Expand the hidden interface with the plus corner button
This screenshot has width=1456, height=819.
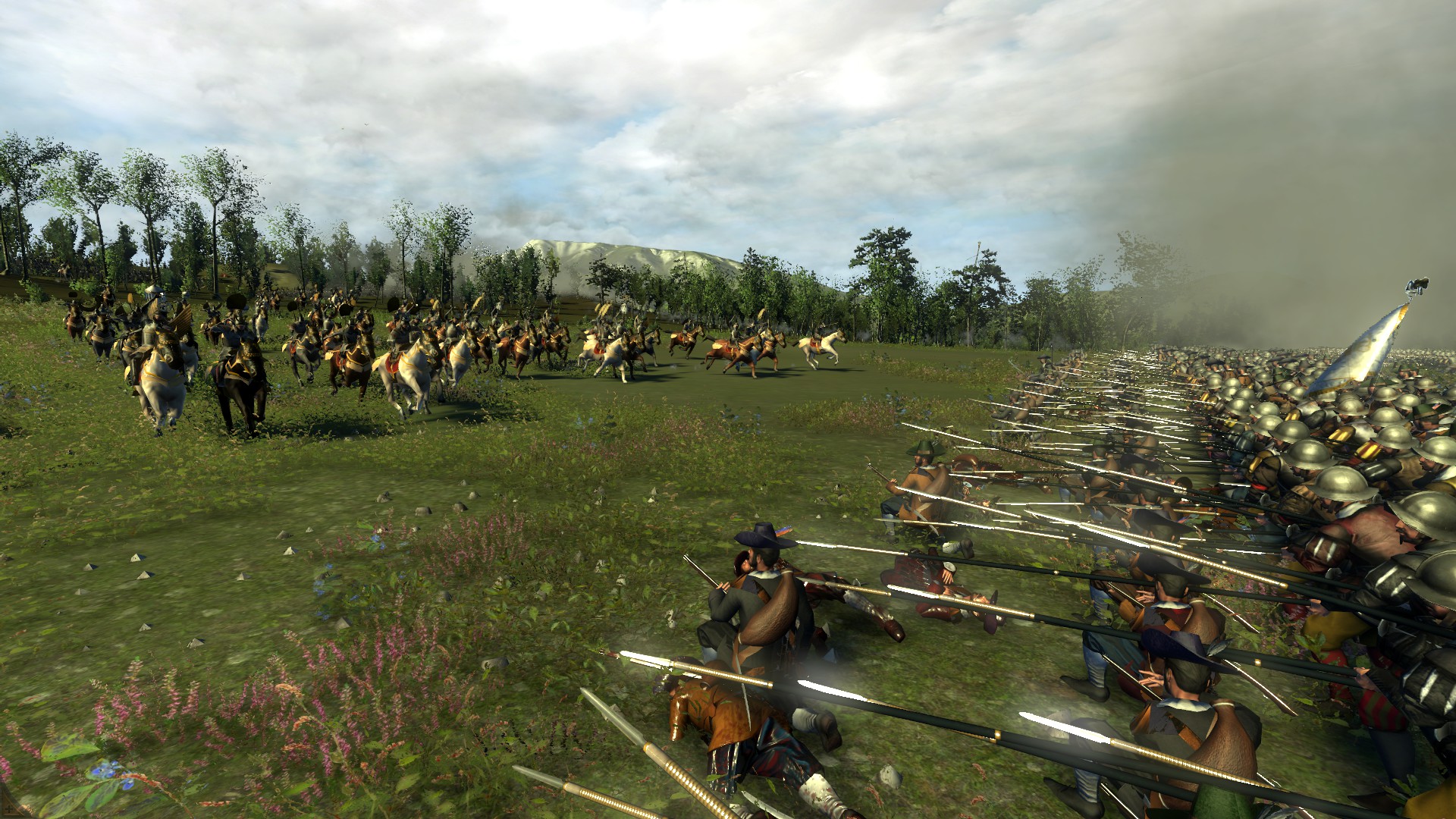point(8,808)
